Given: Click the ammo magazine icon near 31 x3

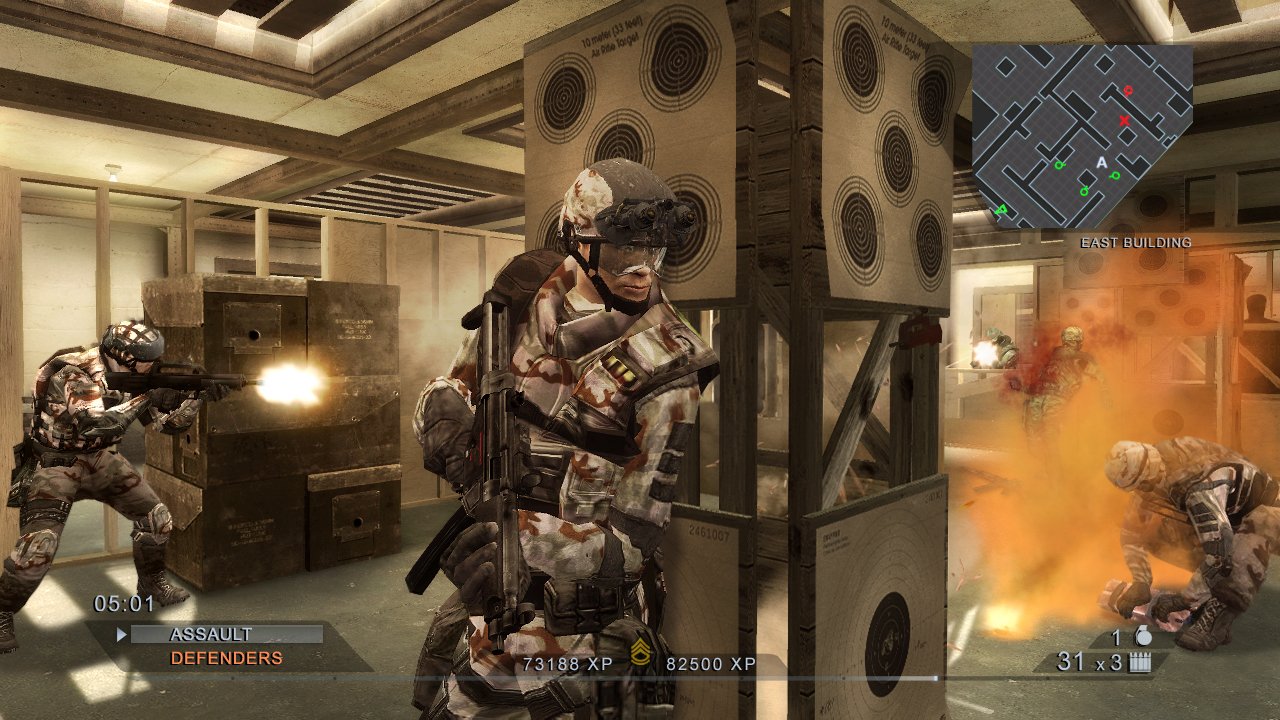Looking at the screenshot, I should pyautogui.click(x=1139, y=662).
